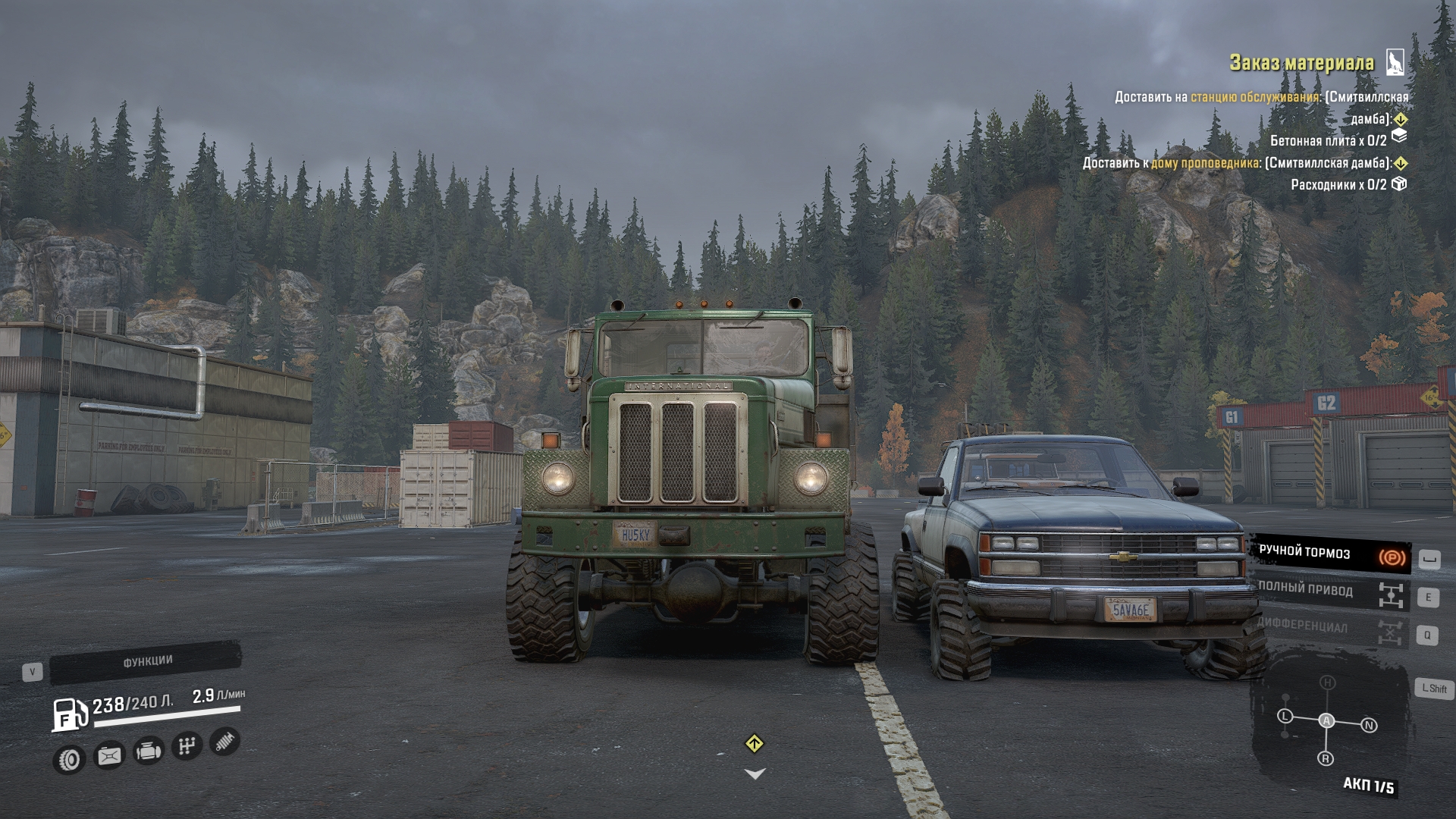Viewport: 1456px width, 819px height.
Task: Click the fuel pump gauge icon
Action: [70, 714]
